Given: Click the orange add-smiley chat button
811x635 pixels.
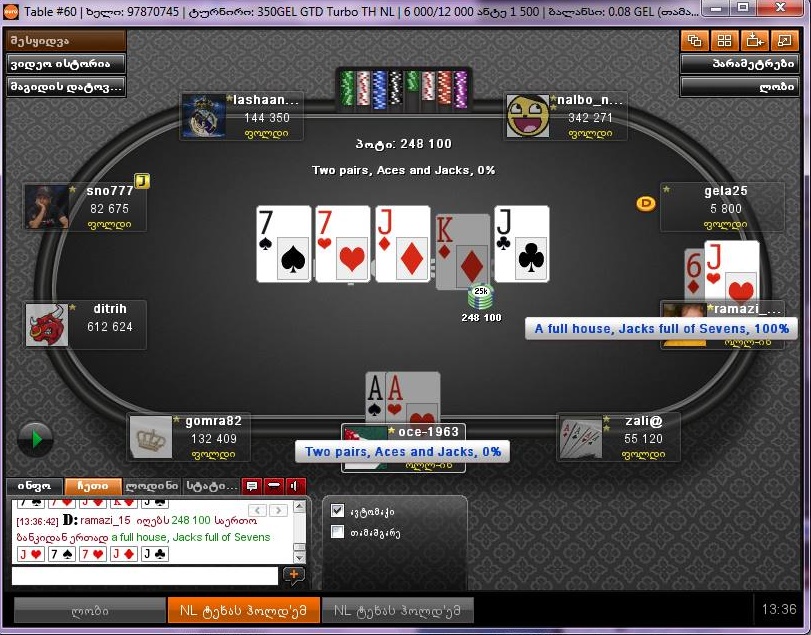Looking at the screenshot, I should [294, 576].
